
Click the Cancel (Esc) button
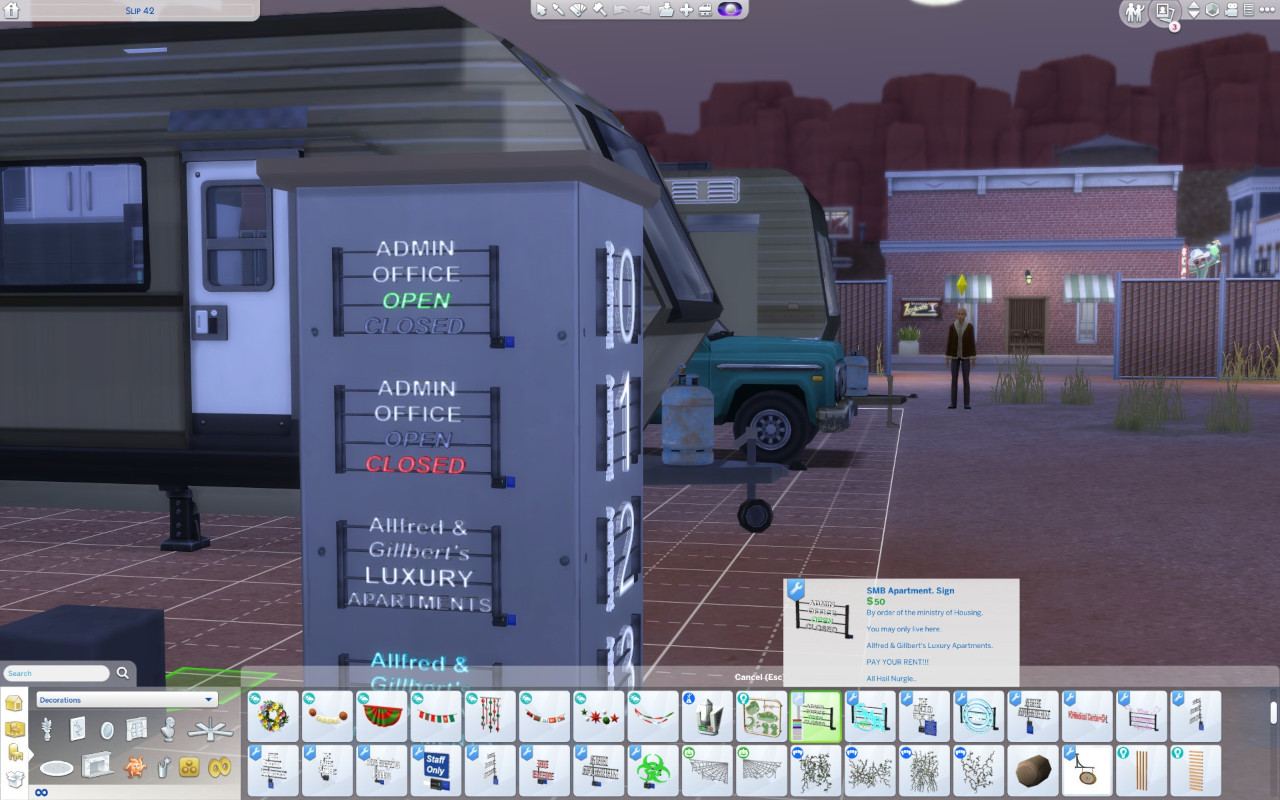762,677
